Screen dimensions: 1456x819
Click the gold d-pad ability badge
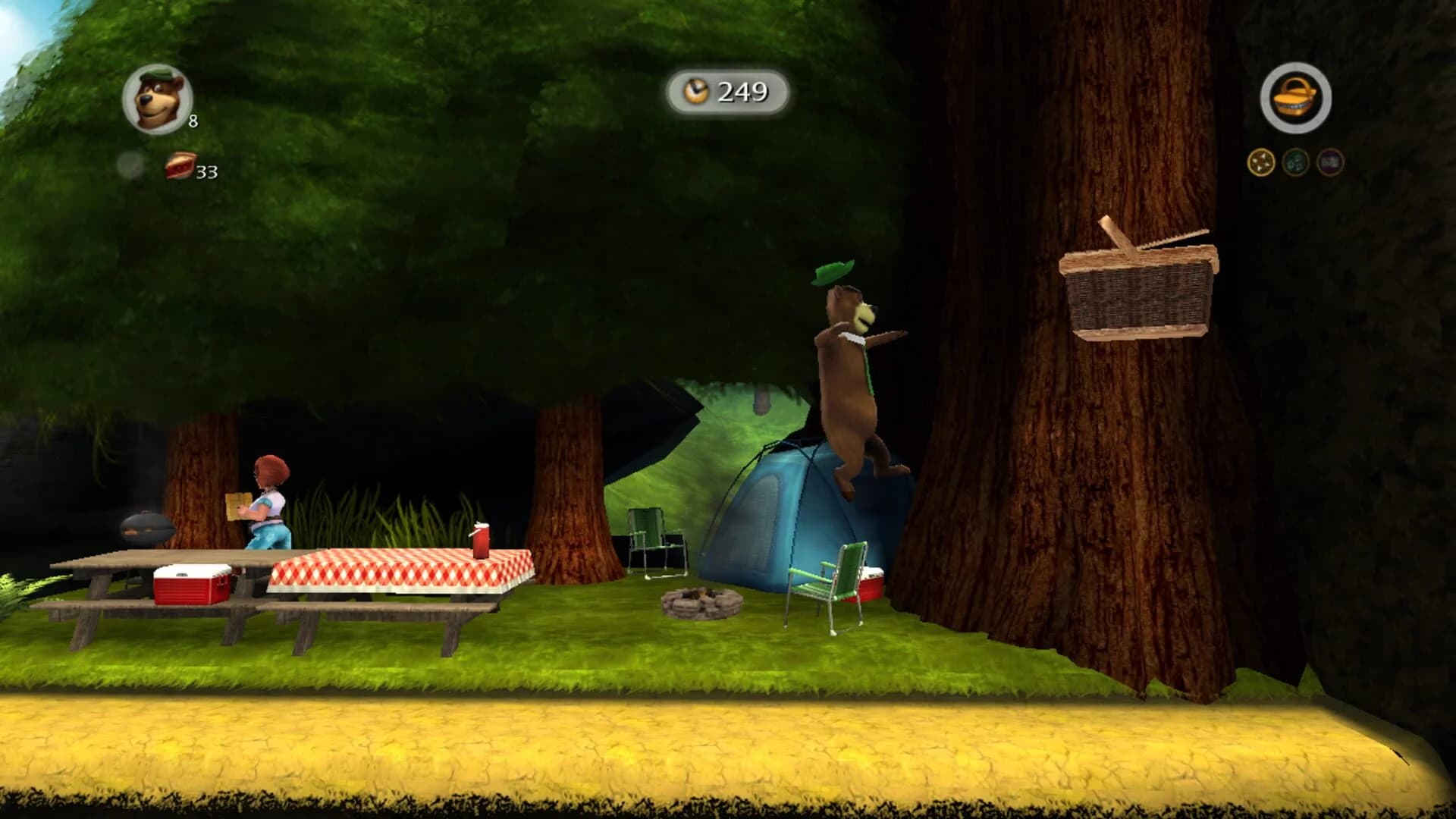click(1260, 161)
